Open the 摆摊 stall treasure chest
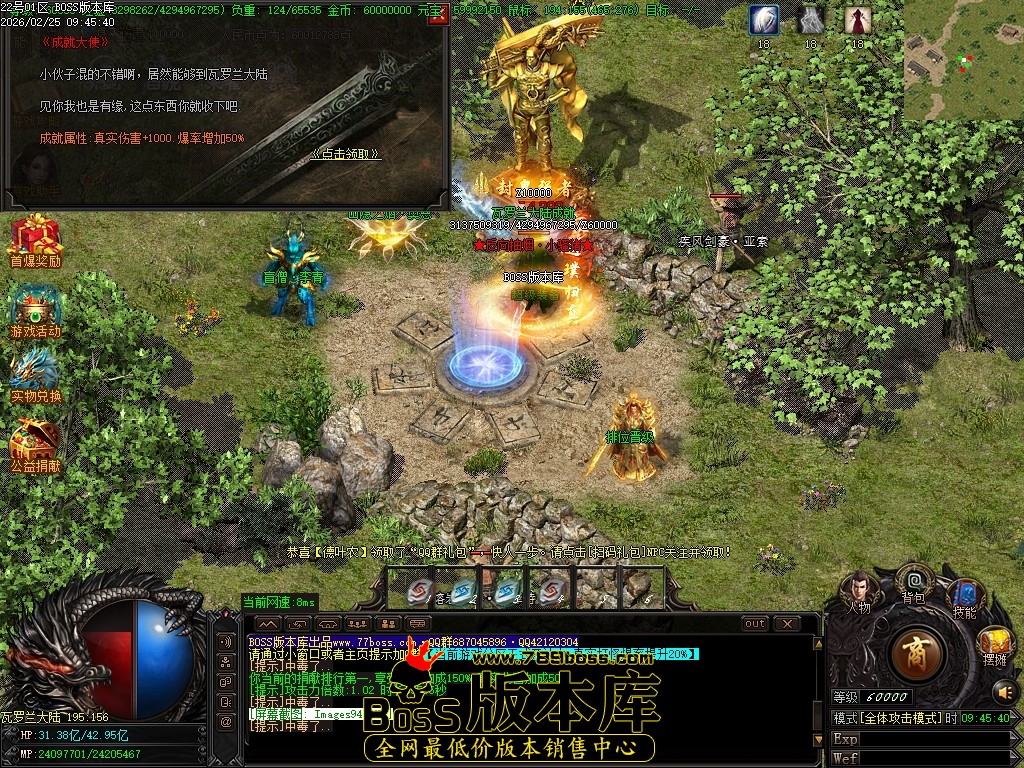 click(x=994, y=643)
